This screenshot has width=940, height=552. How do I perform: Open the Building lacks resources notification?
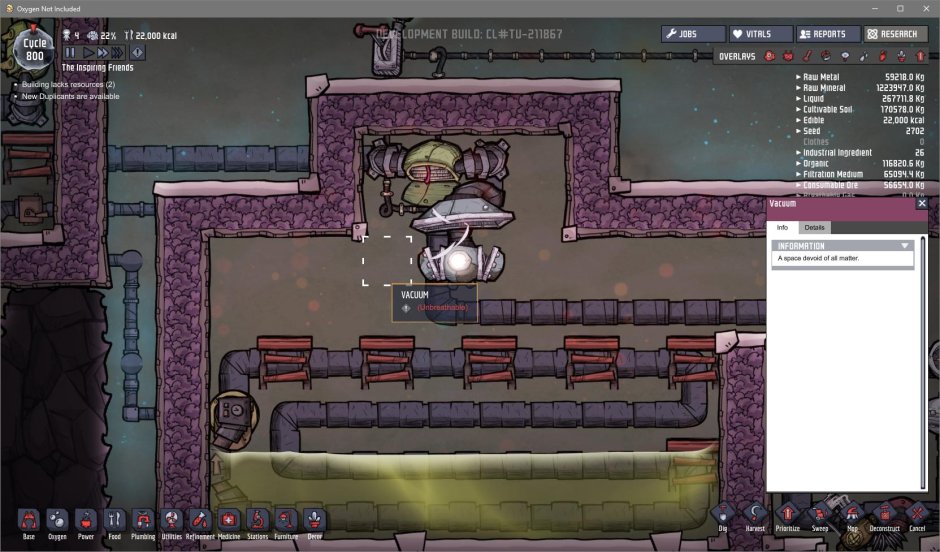click(68, 85)
